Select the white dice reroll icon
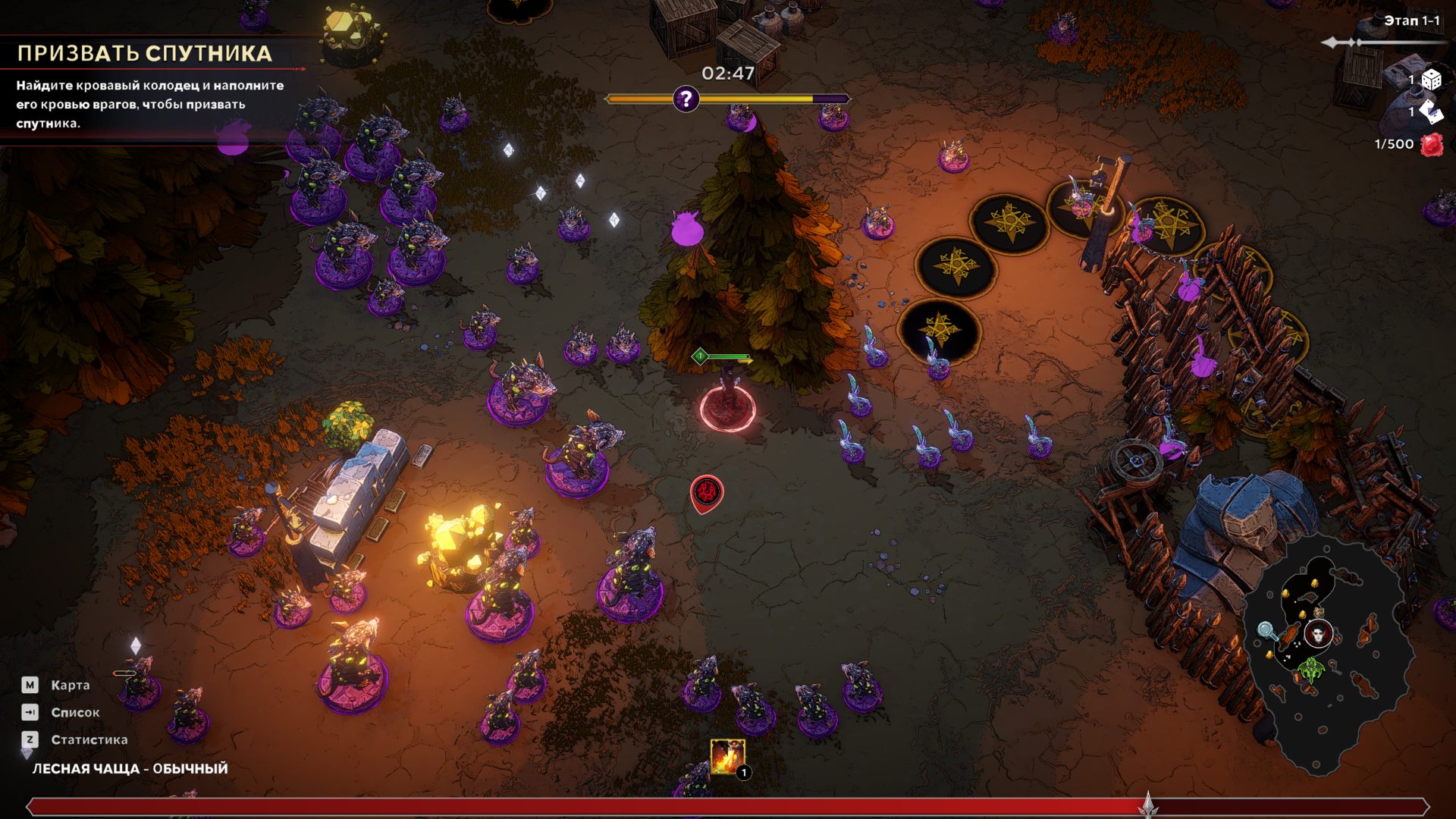1456x819 pixels. click(x=1431, y=79)
